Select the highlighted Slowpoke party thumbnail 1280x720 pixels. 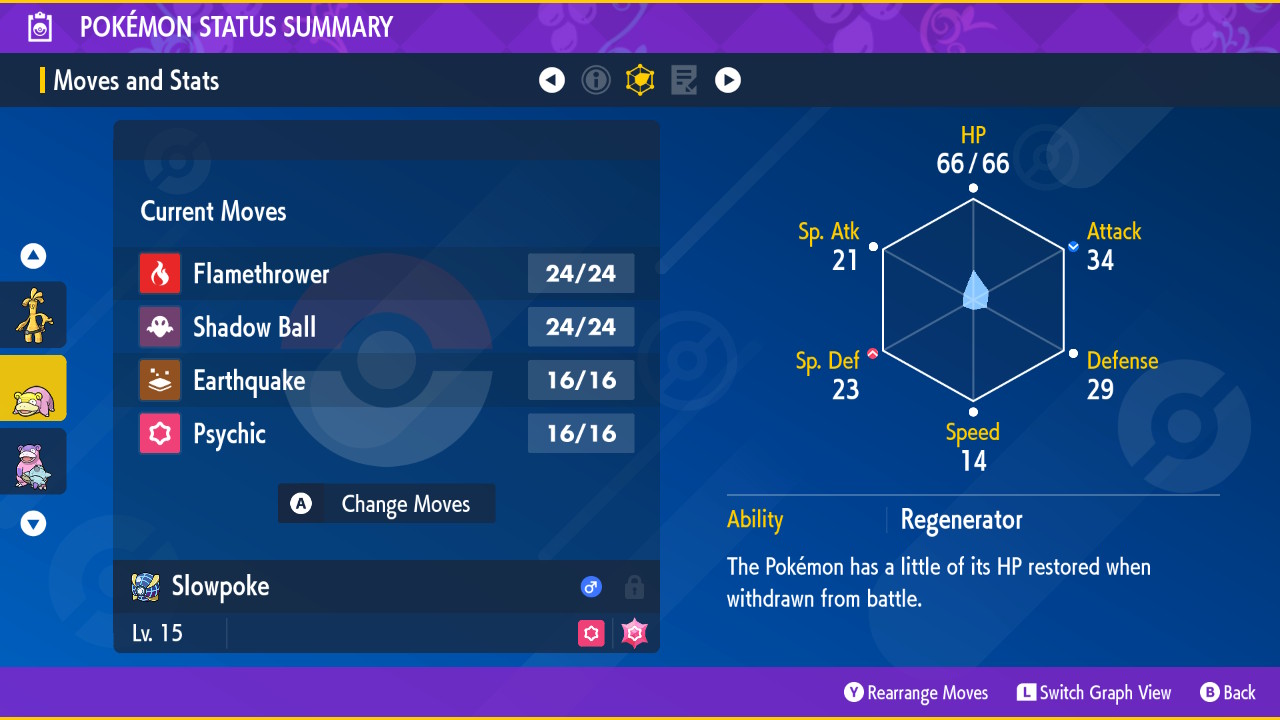coord(33,388)
